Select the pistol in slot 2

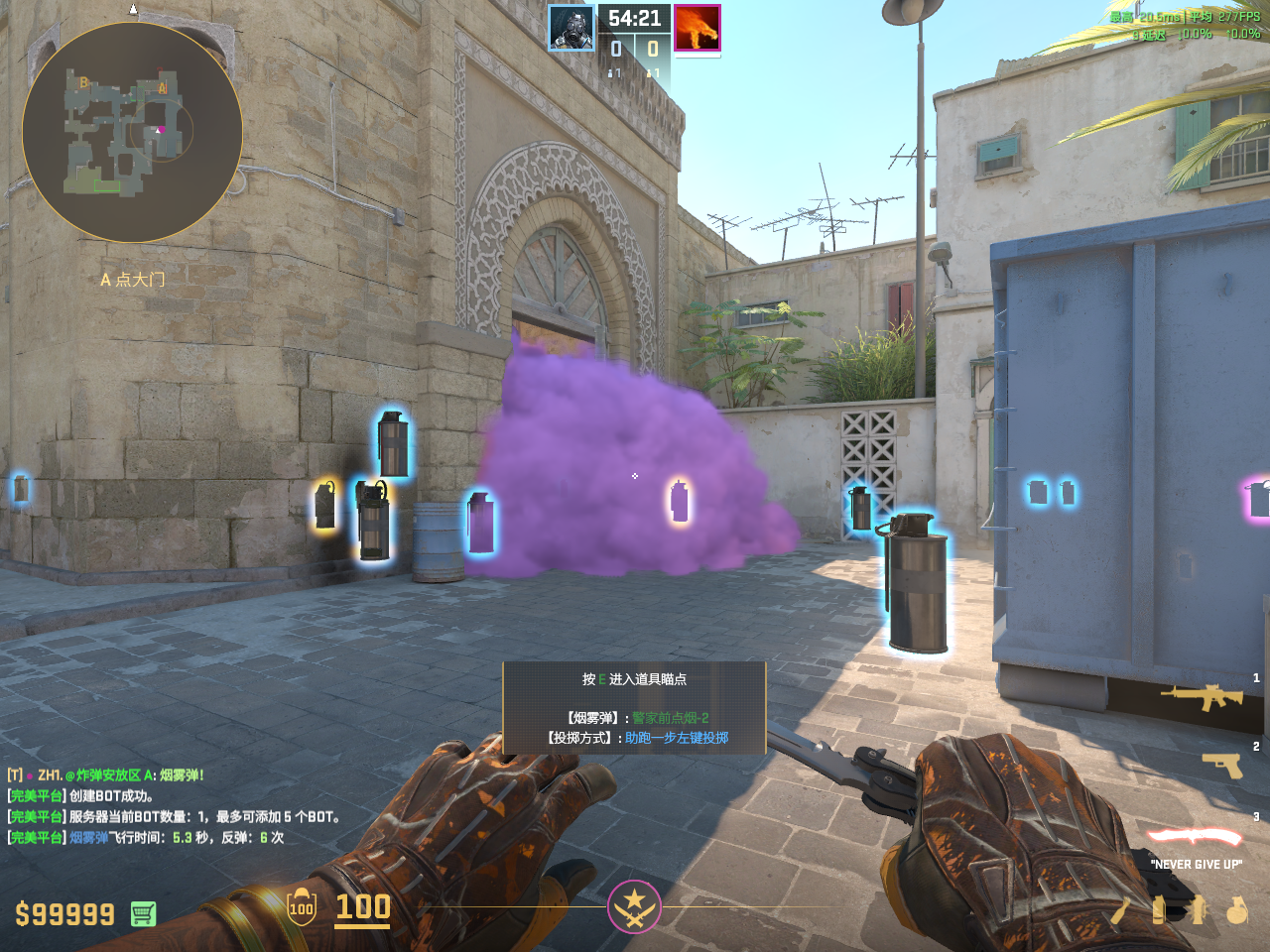pos(1221,765)
